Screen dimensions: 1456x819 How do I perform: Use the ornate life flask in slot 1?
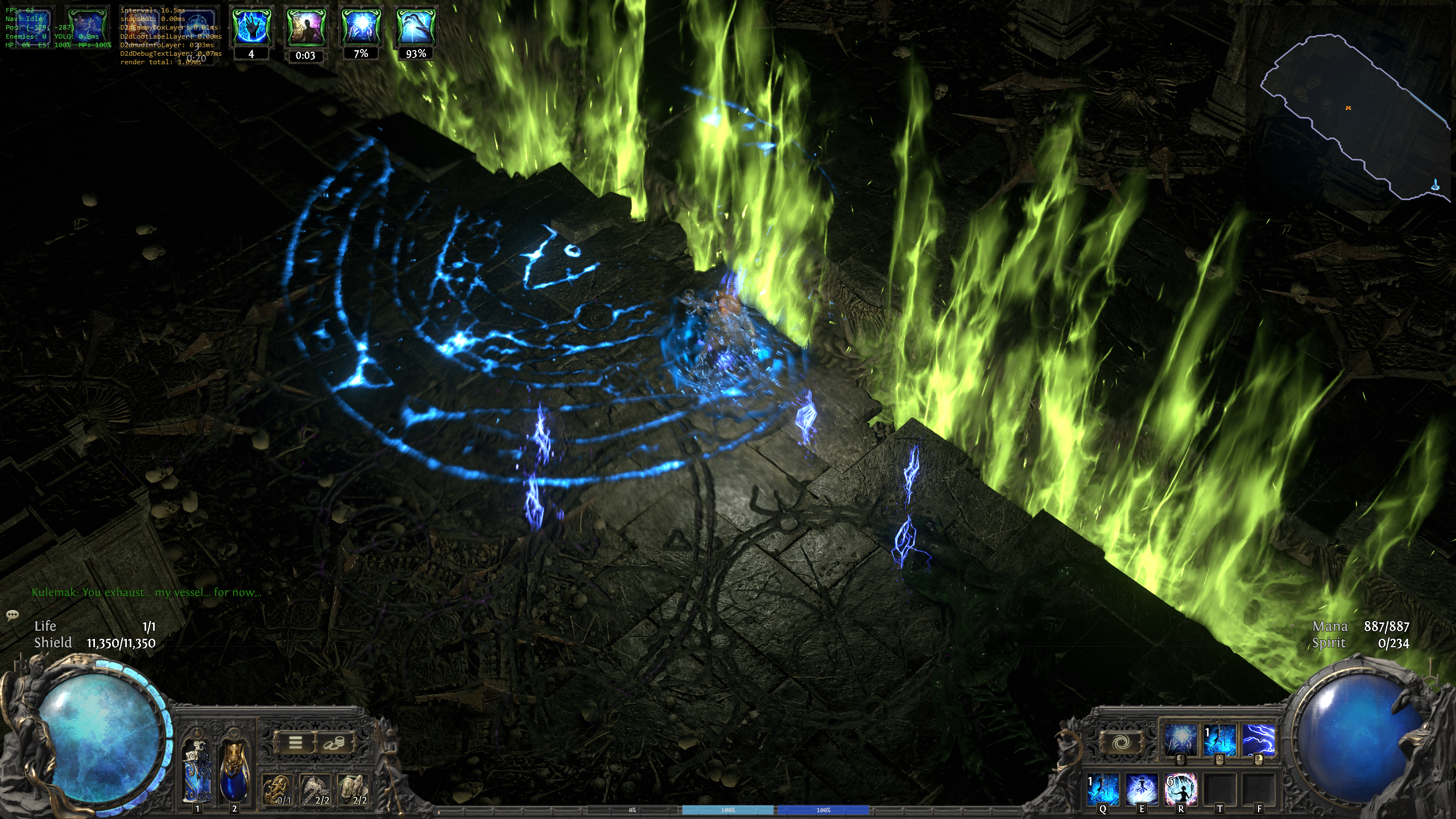click(x=197, y=771)
